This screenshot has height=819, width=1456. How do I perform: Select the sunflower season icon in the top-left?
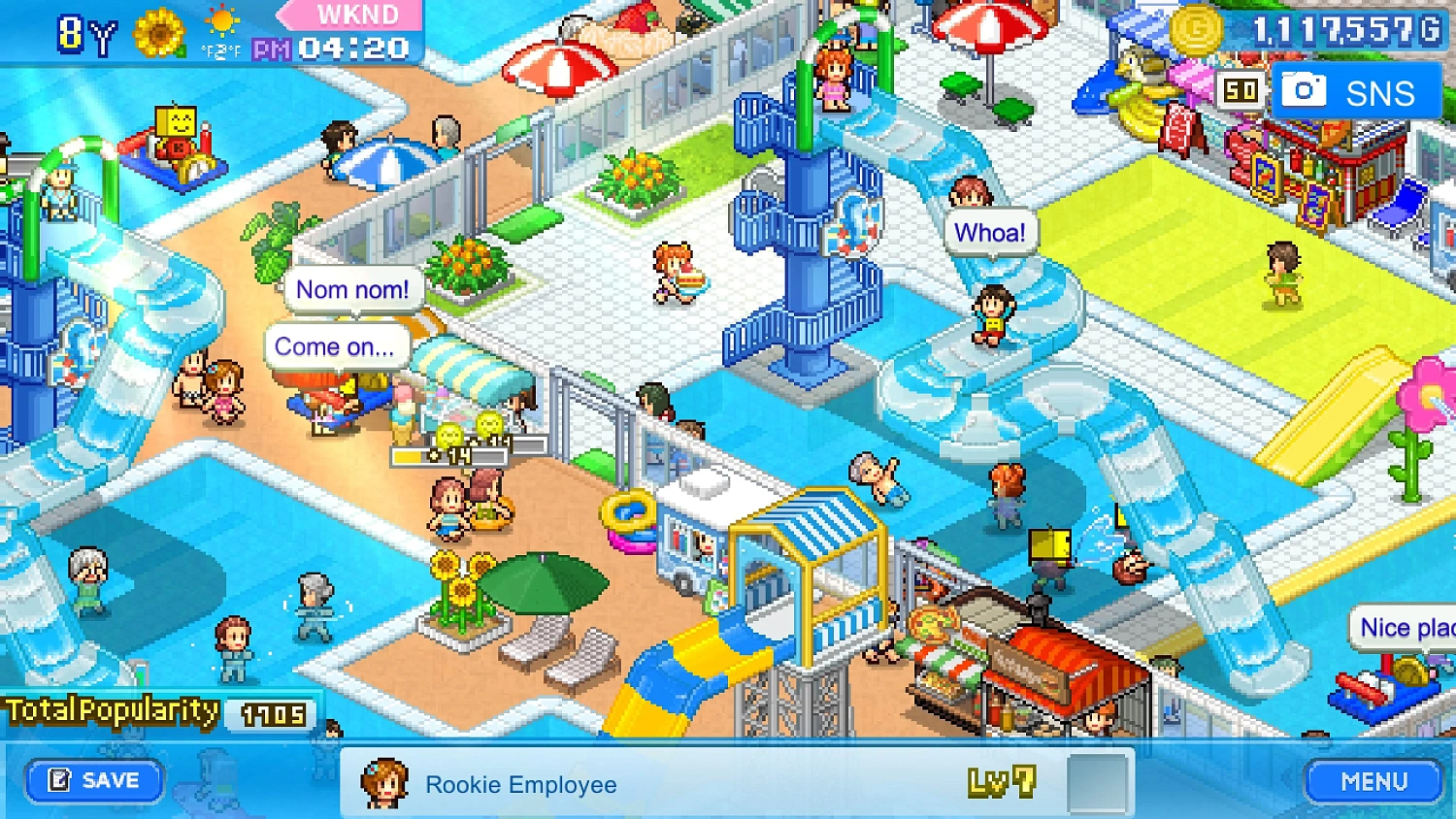(x=158, y=33)
